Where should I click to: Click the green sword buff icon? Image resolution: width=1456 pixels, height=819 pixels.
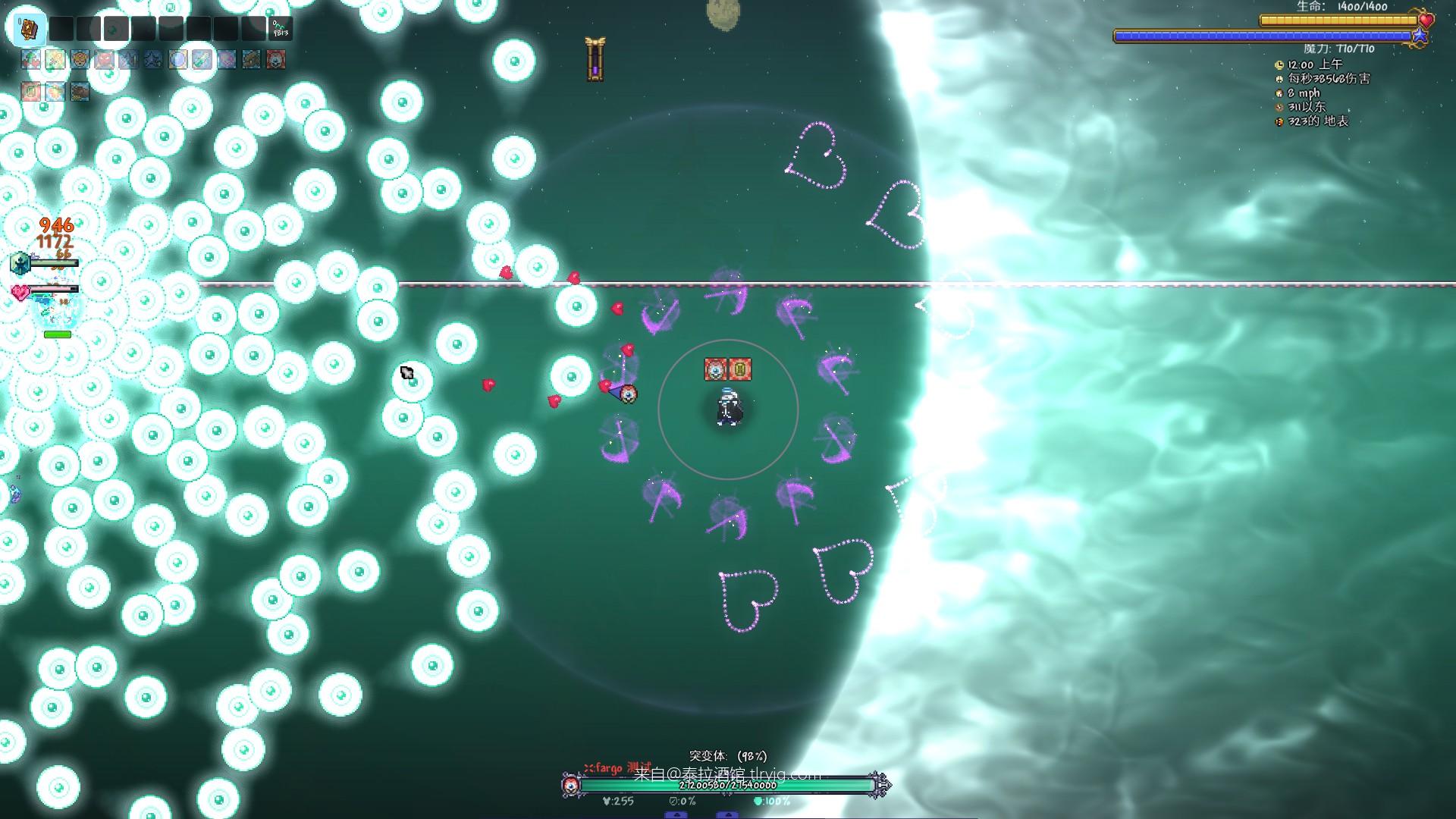(x=202, y=59)
